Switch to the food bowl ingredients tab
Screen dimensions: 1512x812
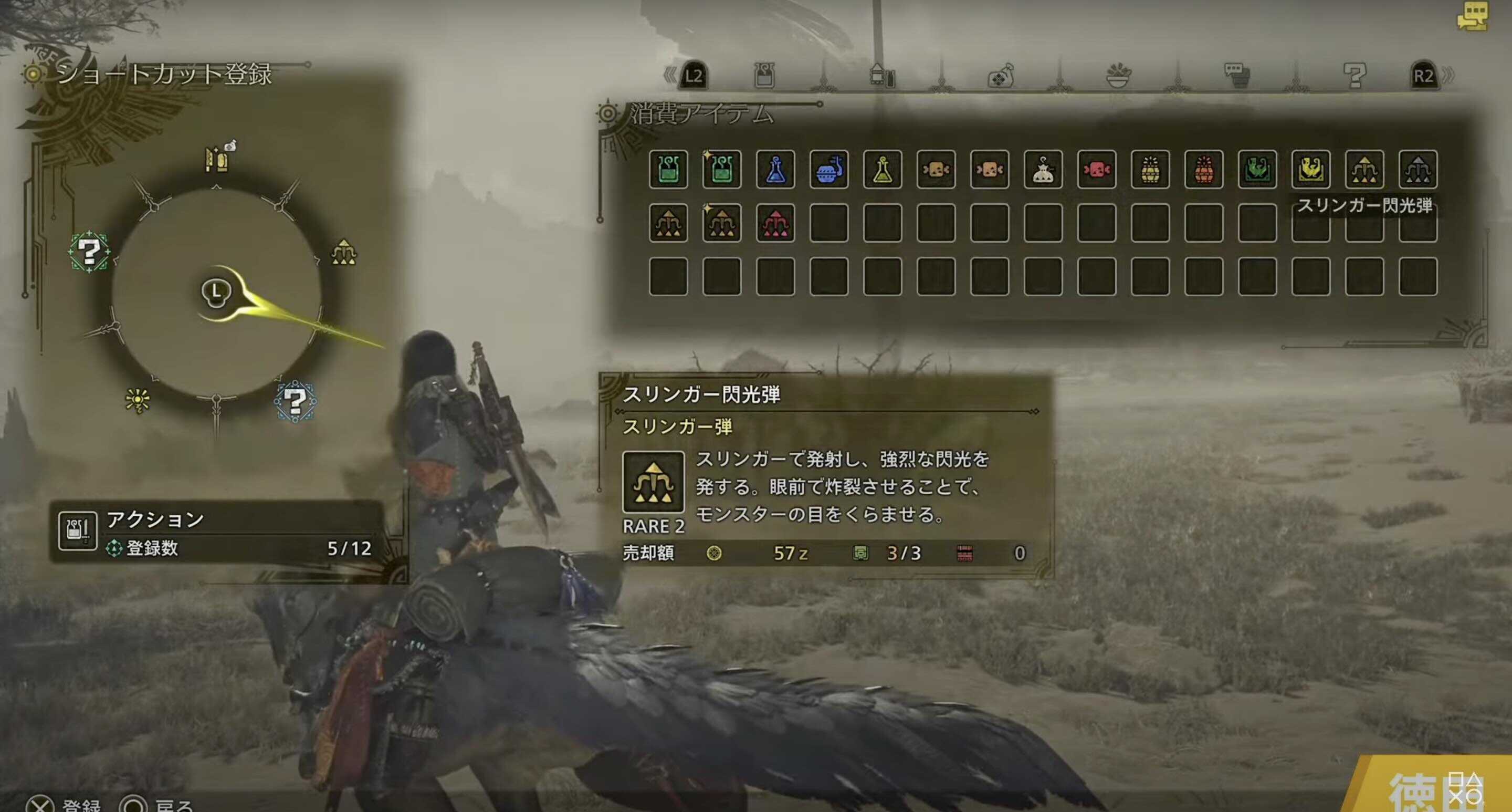coord(1118,75)
